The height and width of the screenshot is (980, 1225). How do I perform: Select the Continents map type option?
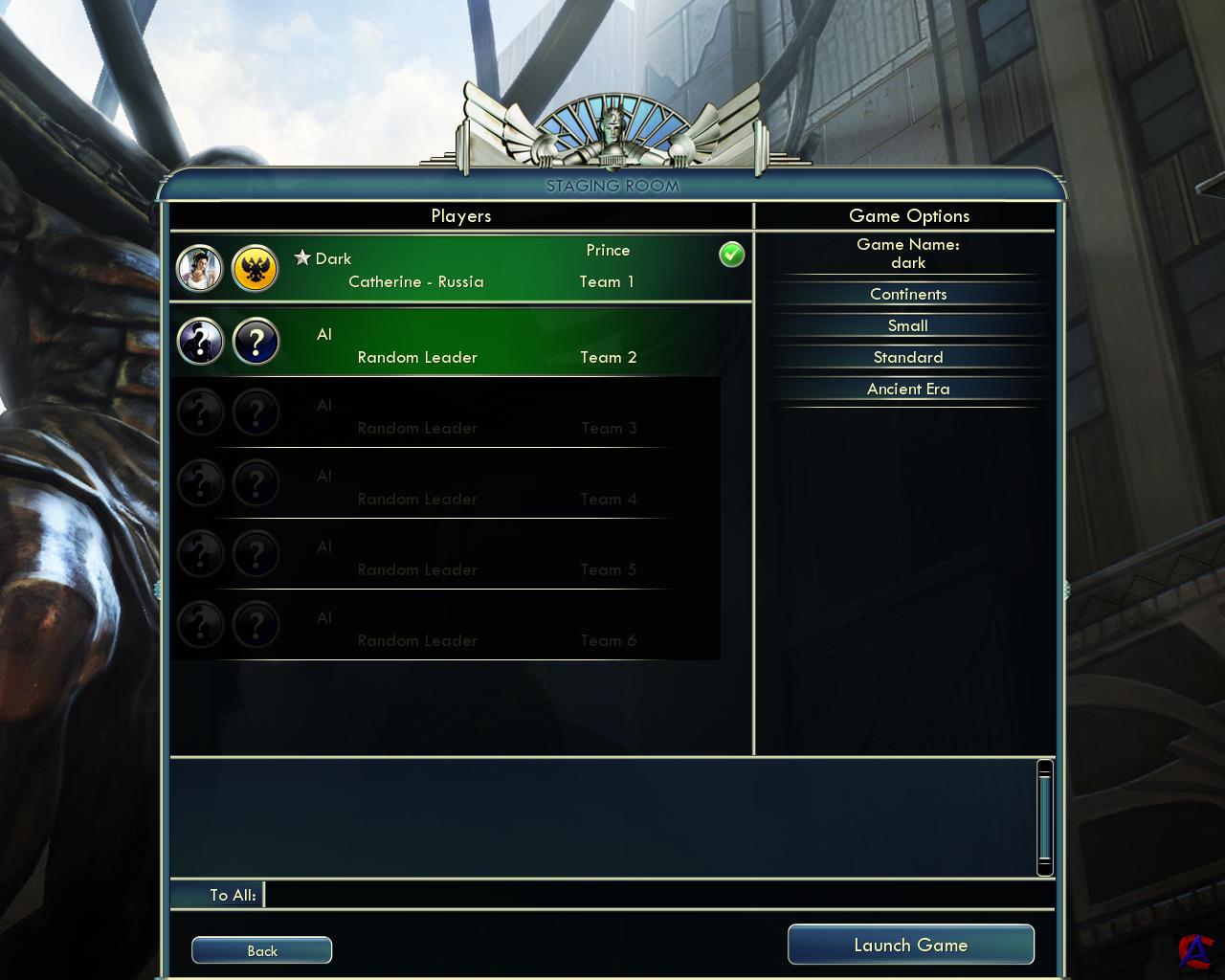tap(908, 295)
